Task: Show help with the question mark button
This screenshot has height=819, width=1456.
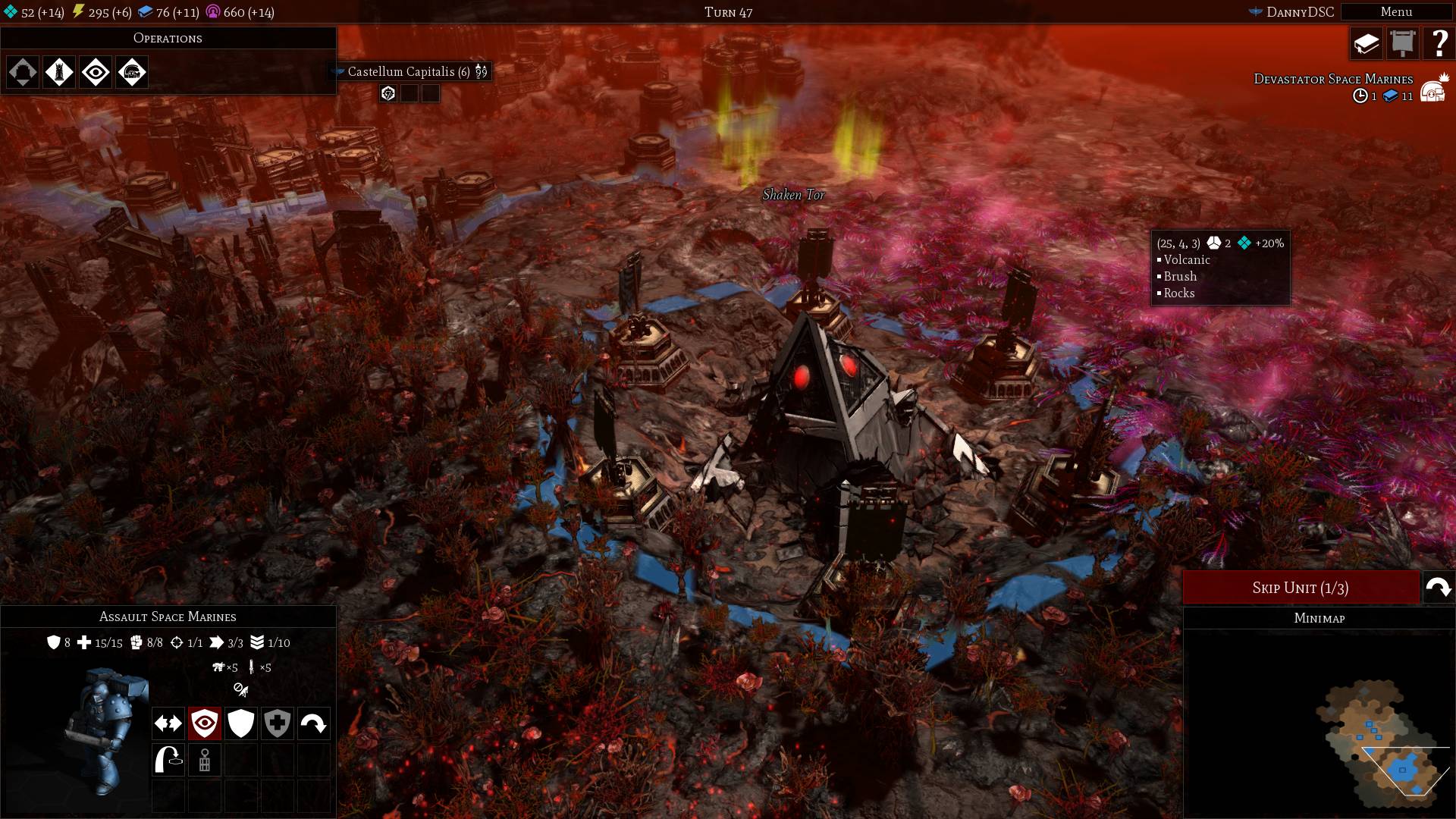Action: [1439, 44]
